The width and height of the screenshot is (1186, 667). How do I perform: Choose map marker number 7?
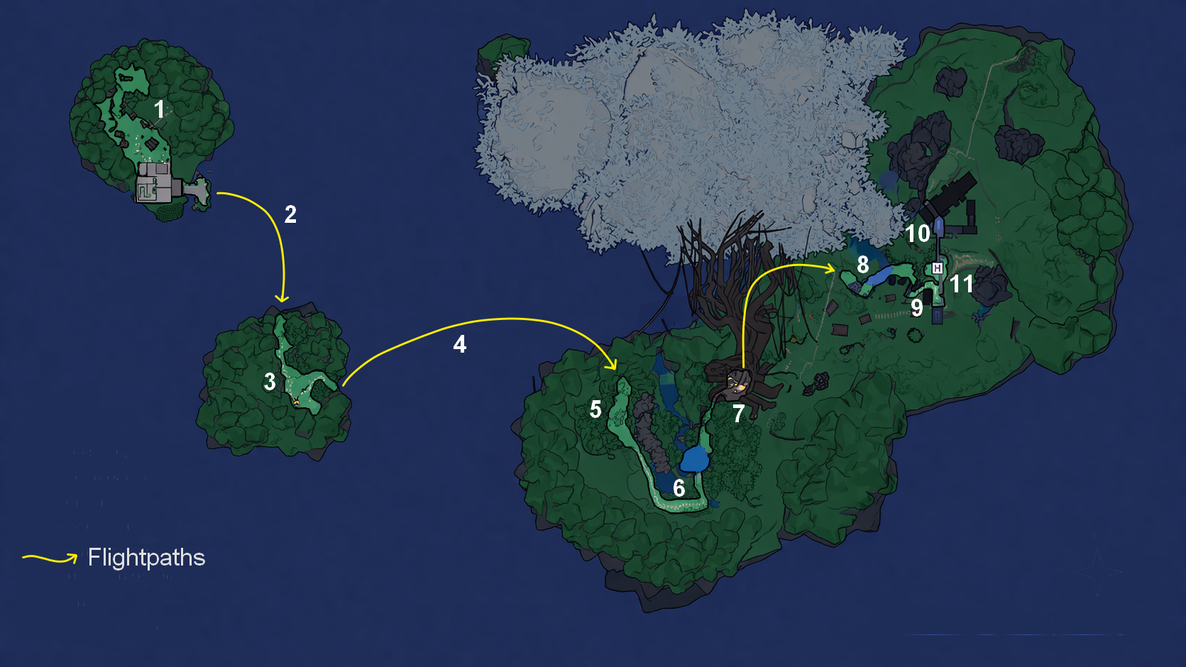point(738,414)
